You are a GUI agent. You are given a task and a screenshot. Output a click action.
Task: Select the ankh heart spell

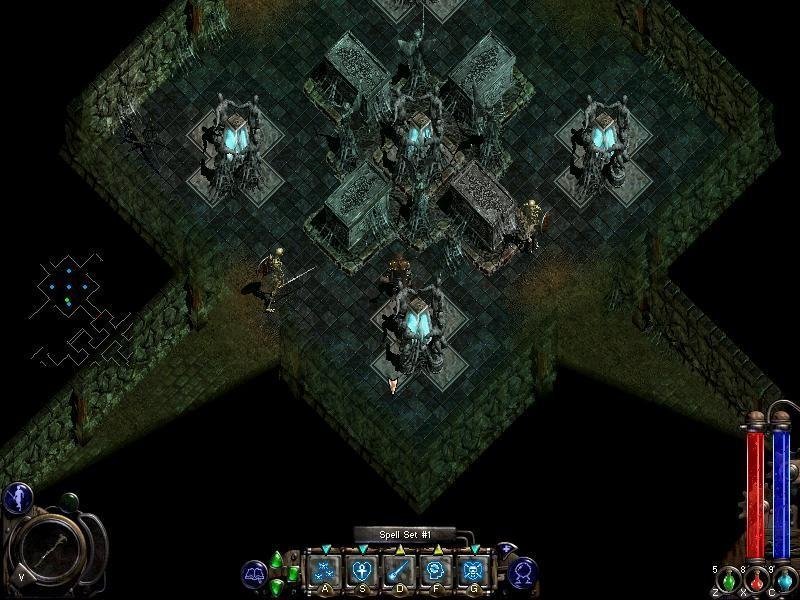click(x=360, y=570)
